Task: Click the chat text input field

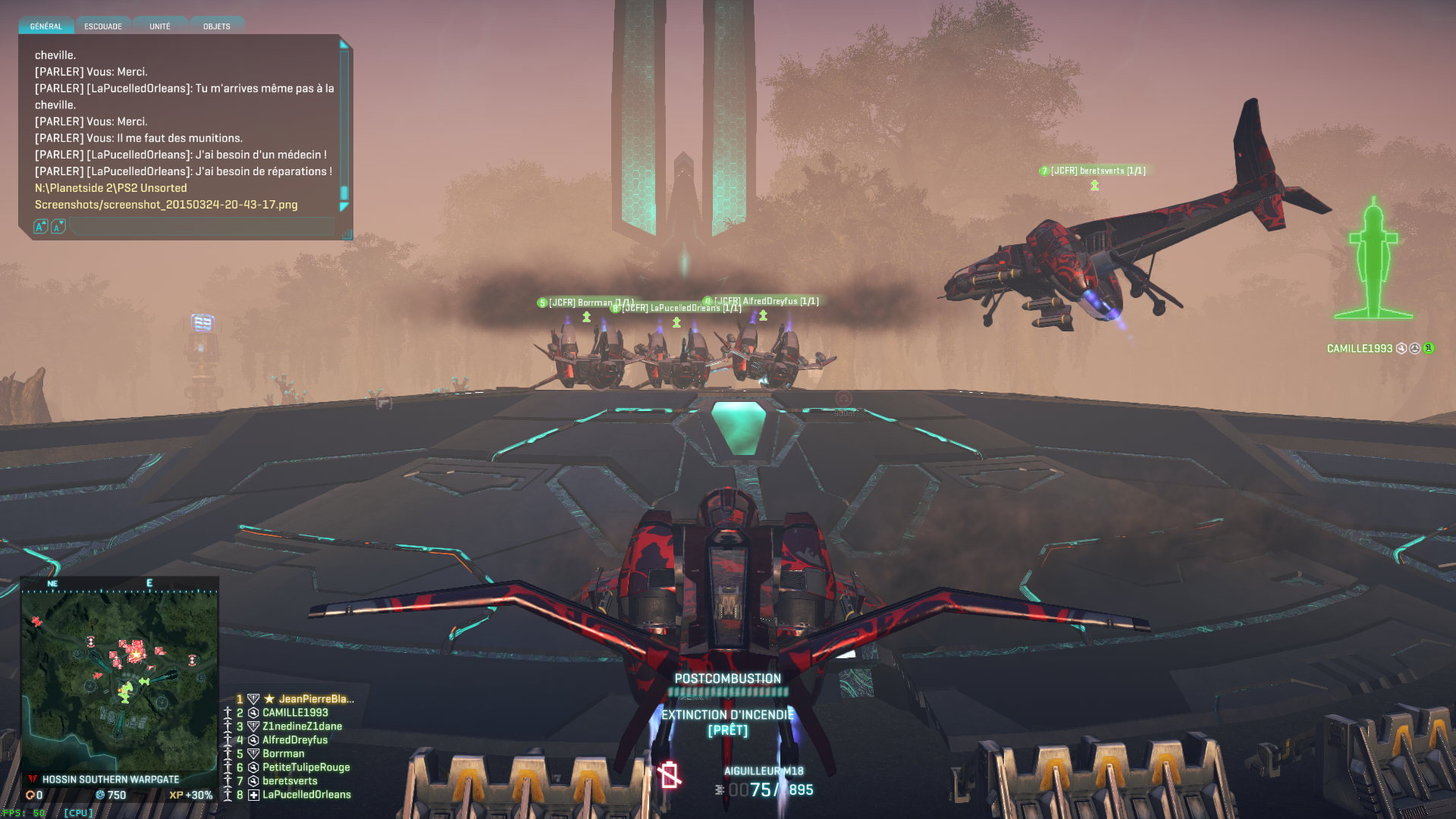Action: click(x=202, y=227)
